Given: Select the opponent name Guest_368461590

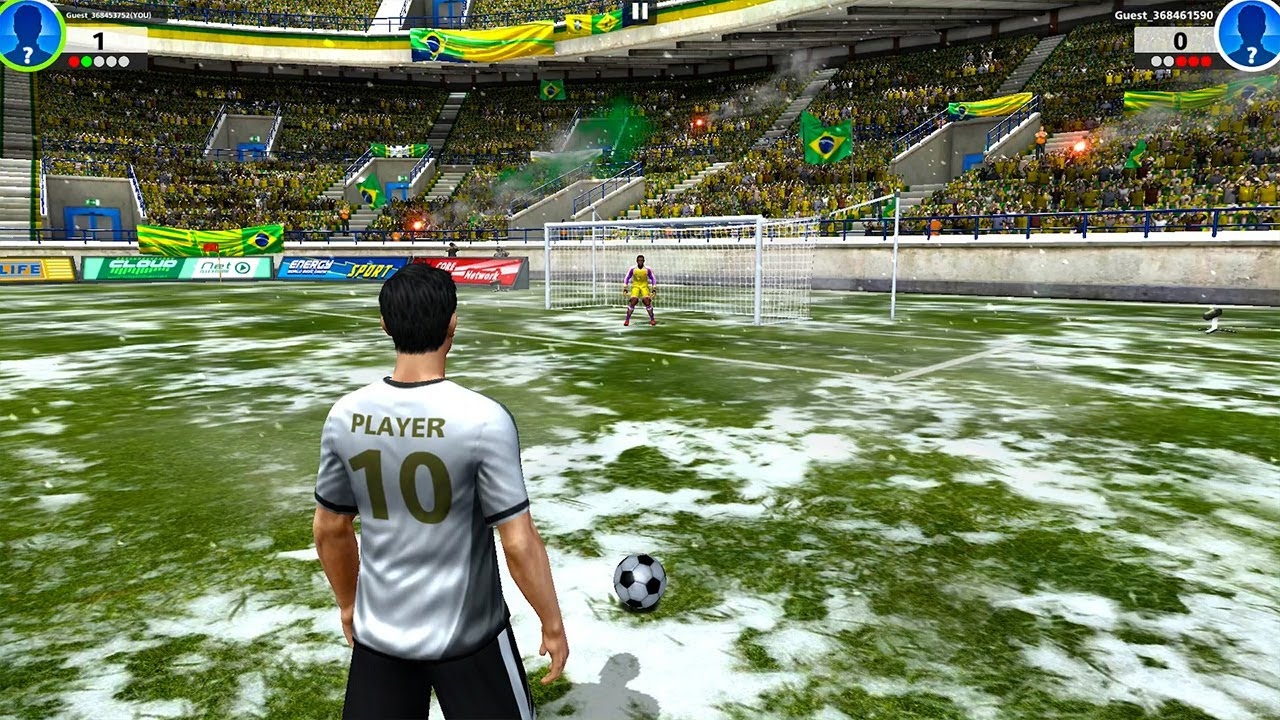Looking at the screenshot, I should click(x=1165, y=15).
